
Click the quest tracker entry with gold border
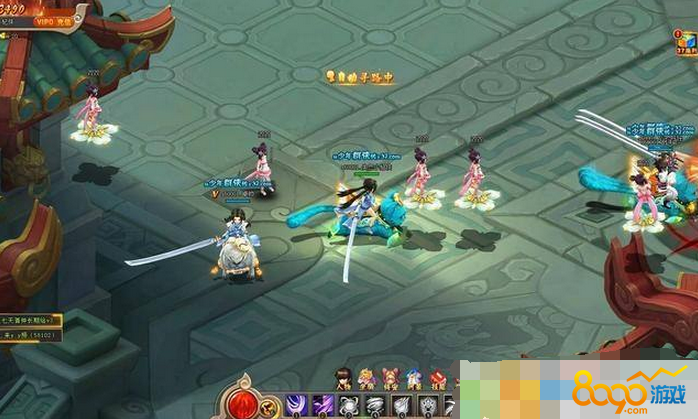[x=30, y=320]
